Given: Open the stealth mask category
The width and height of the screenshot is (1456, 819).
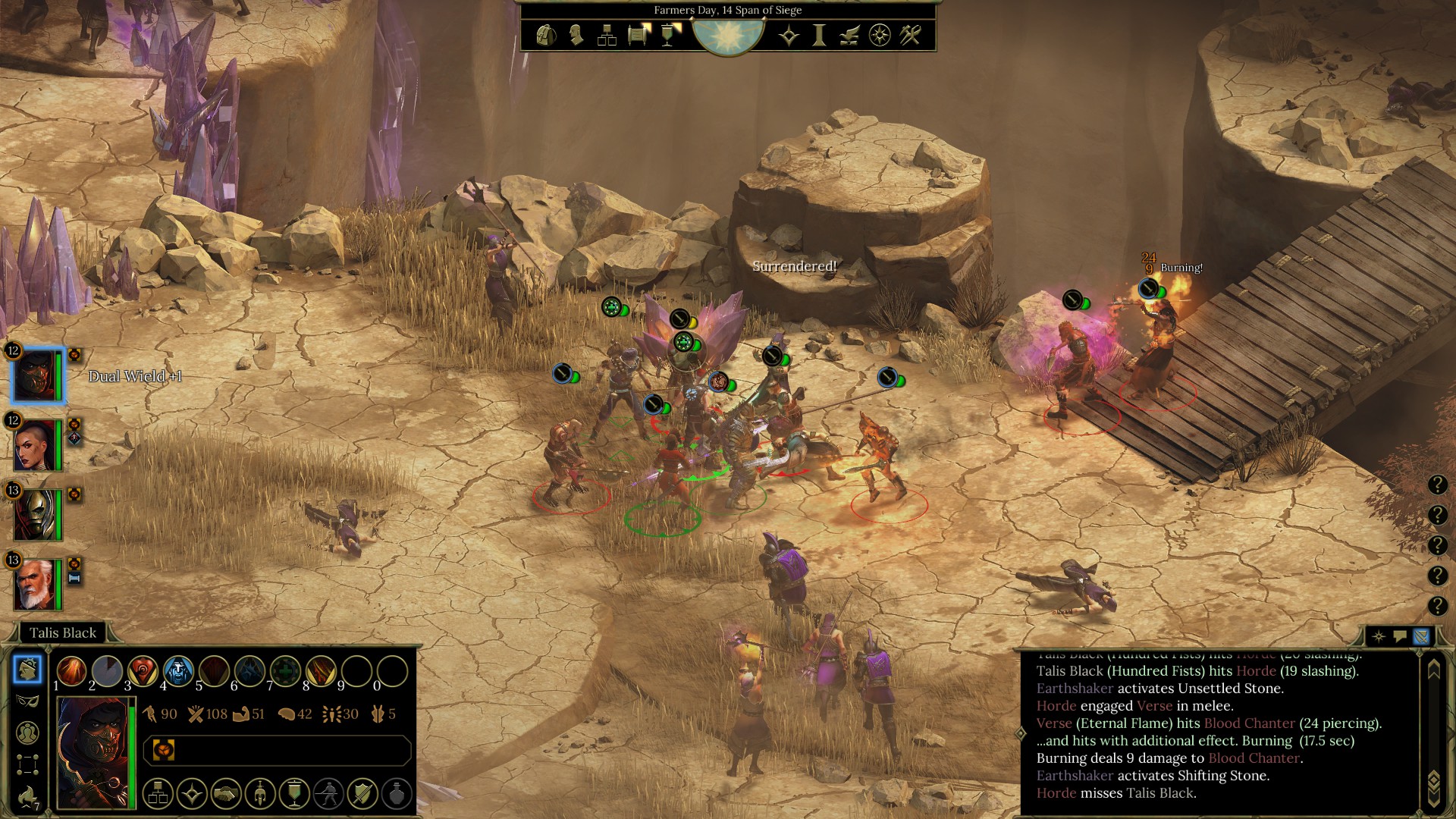Looking at the screenshot, I should (27, 701).
